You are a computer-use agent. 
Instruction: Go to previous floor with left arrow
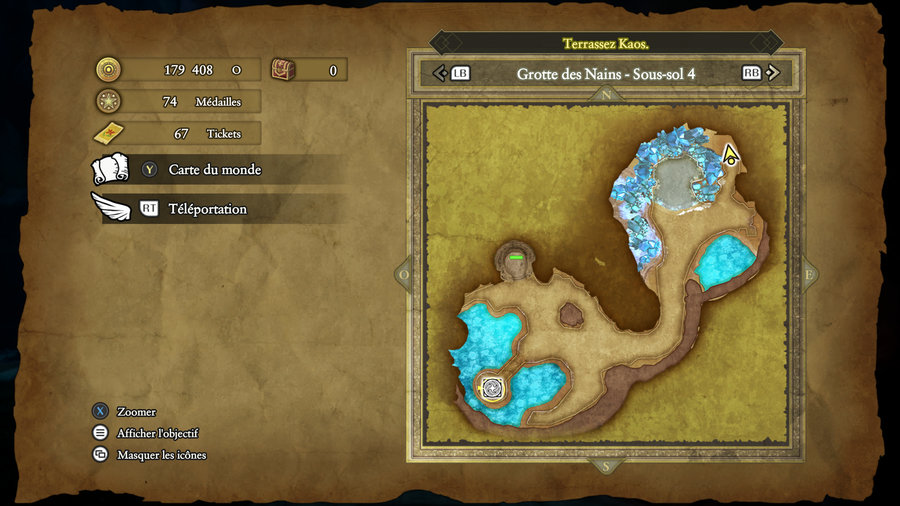(x=440, y=73)
